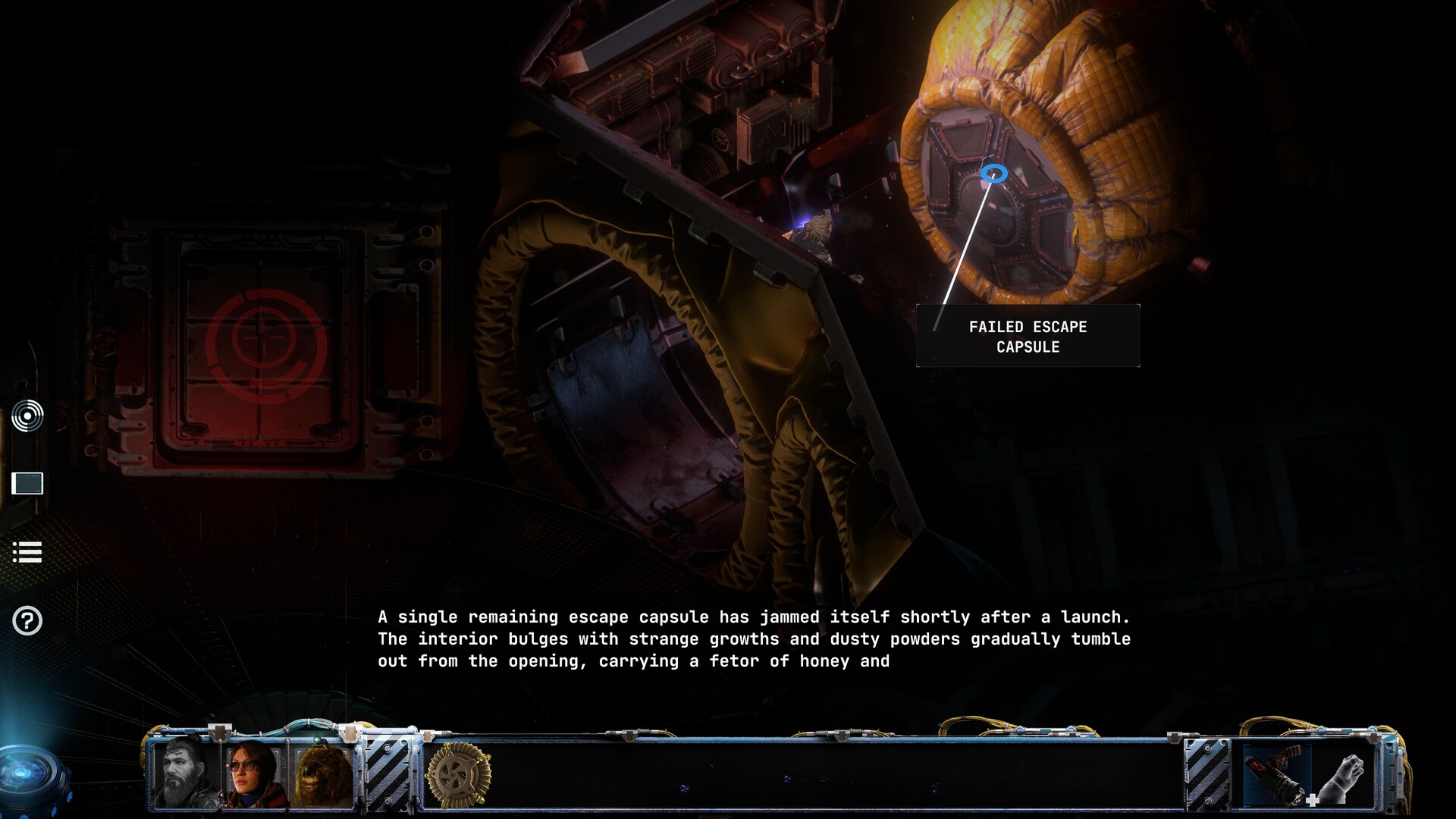Image resolution: width=1456 pixels, height=819 pixels.
Task: Click the blue ring hotspot marker
Action: [x=994, y=174]
